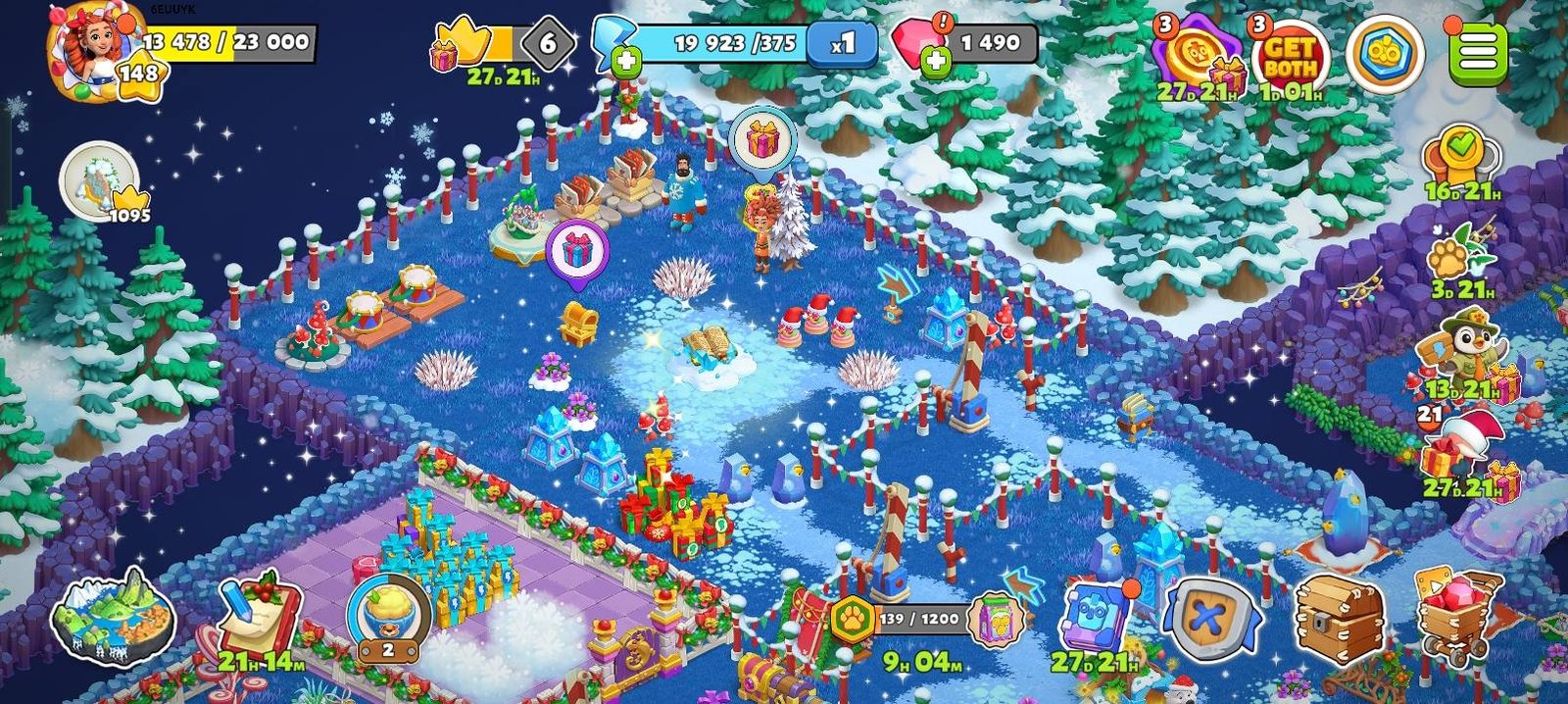
Task: Open the GET BOTH offer
Action: [x=1290, y=57]
